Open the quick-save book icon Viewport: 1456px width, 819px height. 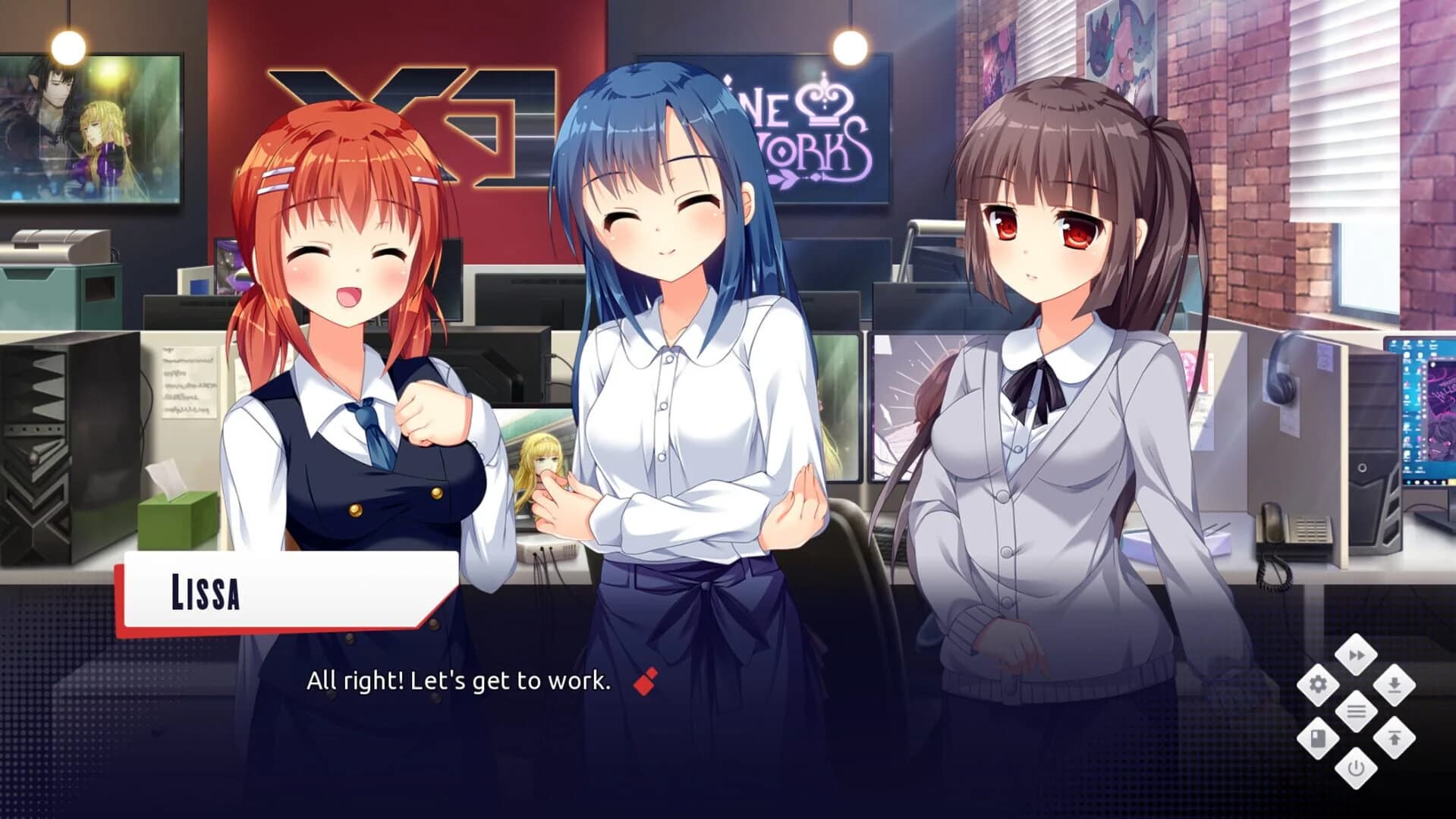(1317, 738)
